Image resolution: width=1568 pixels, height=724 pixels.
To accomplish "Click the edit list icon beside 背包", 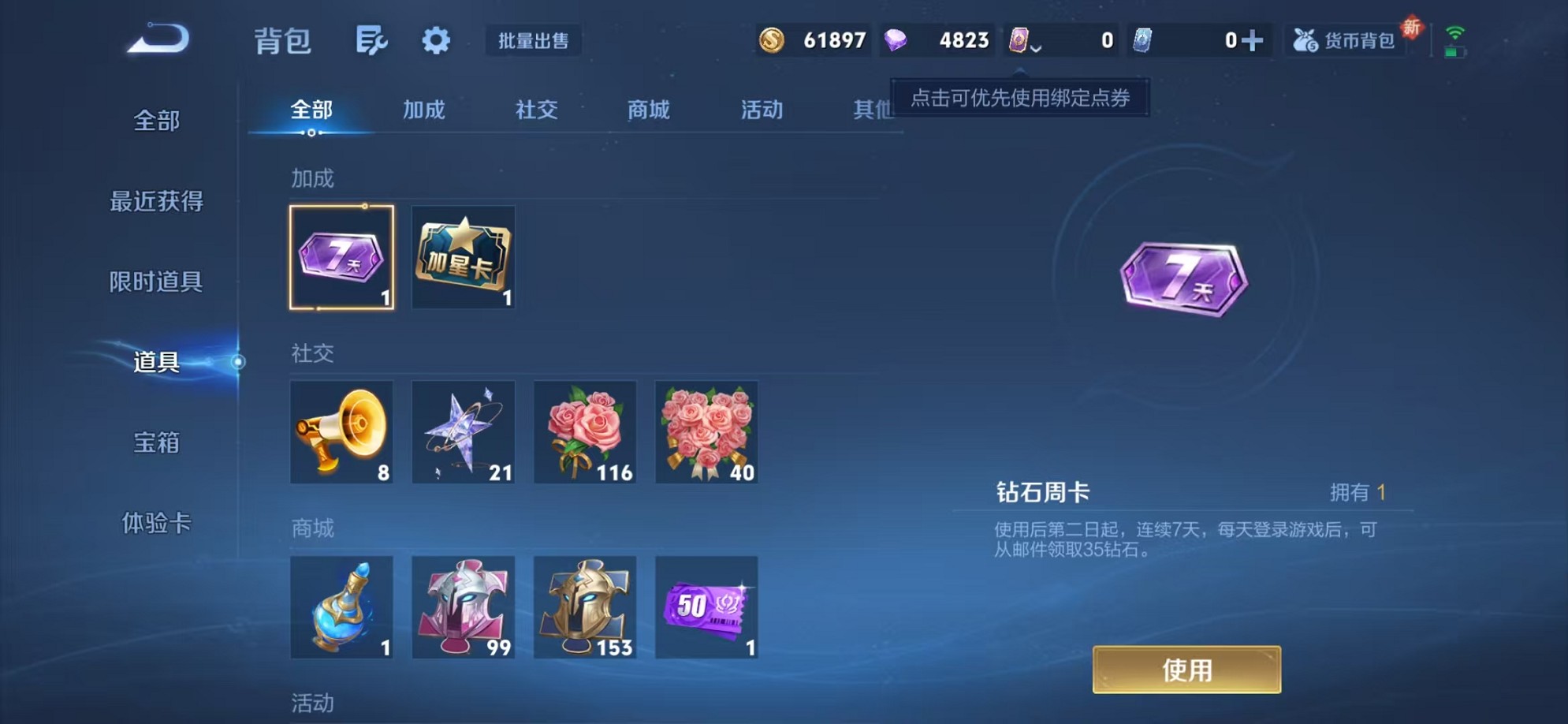I will (373, 41).
